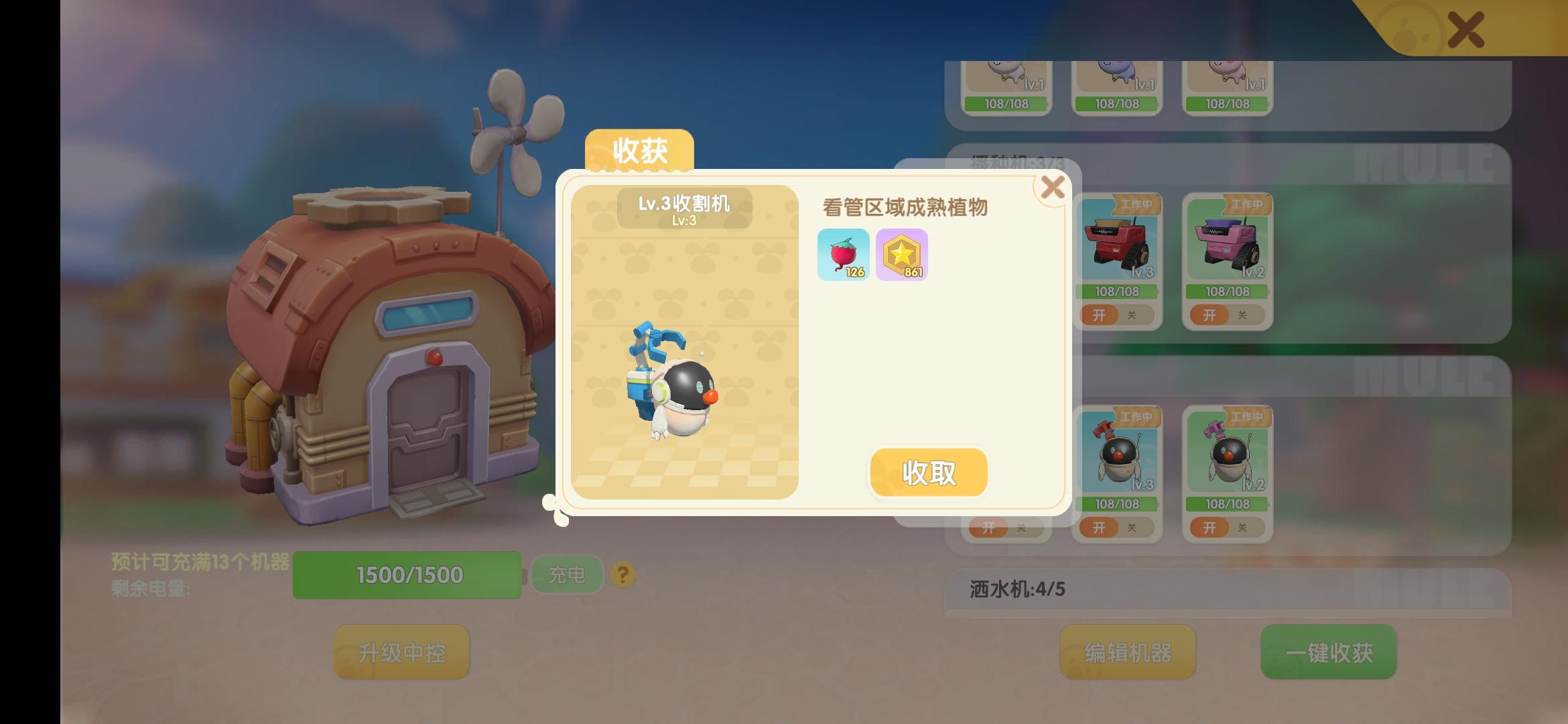This screenshot has width=1568, height=724.
Task: Tap the tomato harvest reward icon showing 126
Action: 844,255
